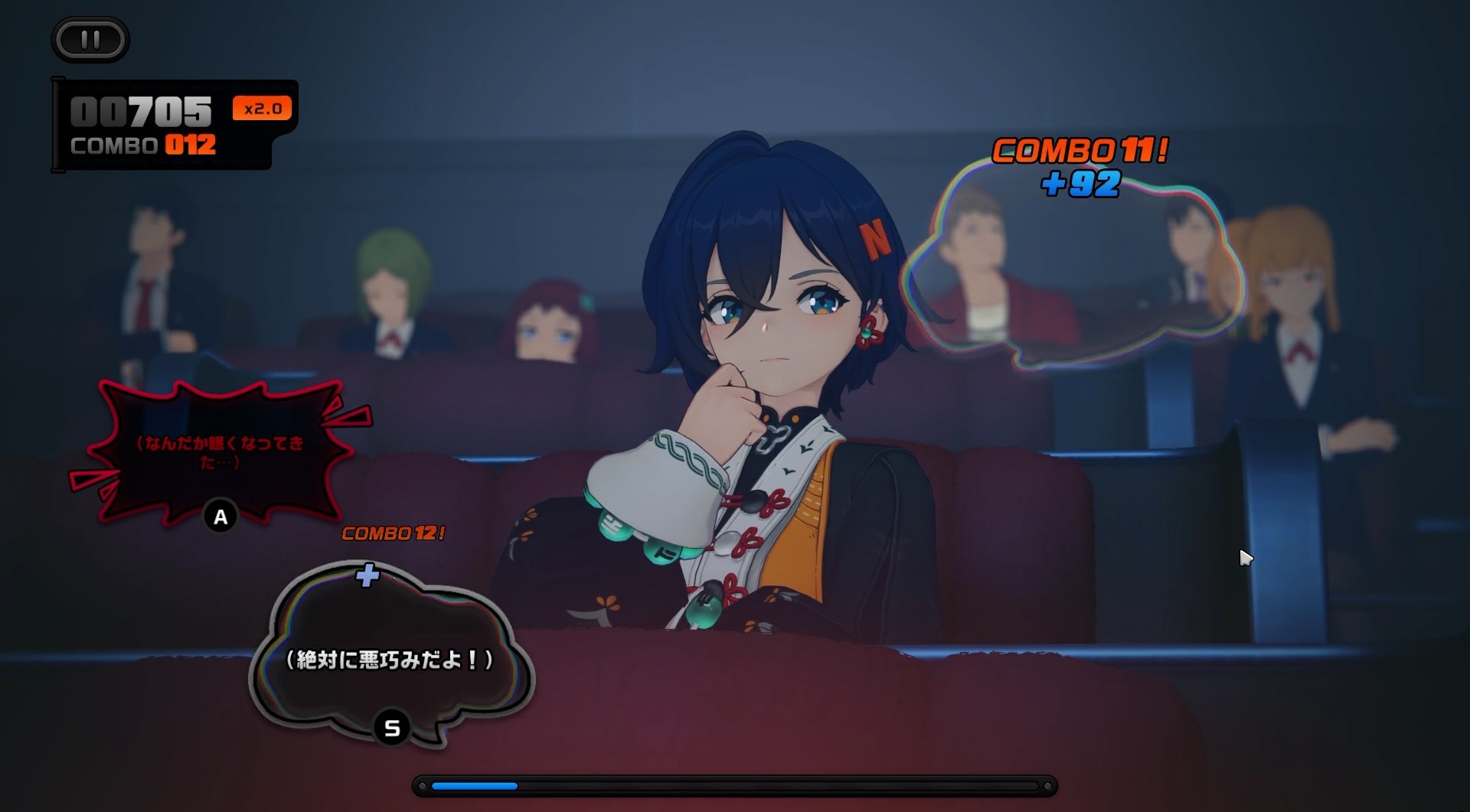The height and width of the screenshot is (812, 1470).
Task: Expand the score banner showing 00705
Action: click(x=140, y=109)
